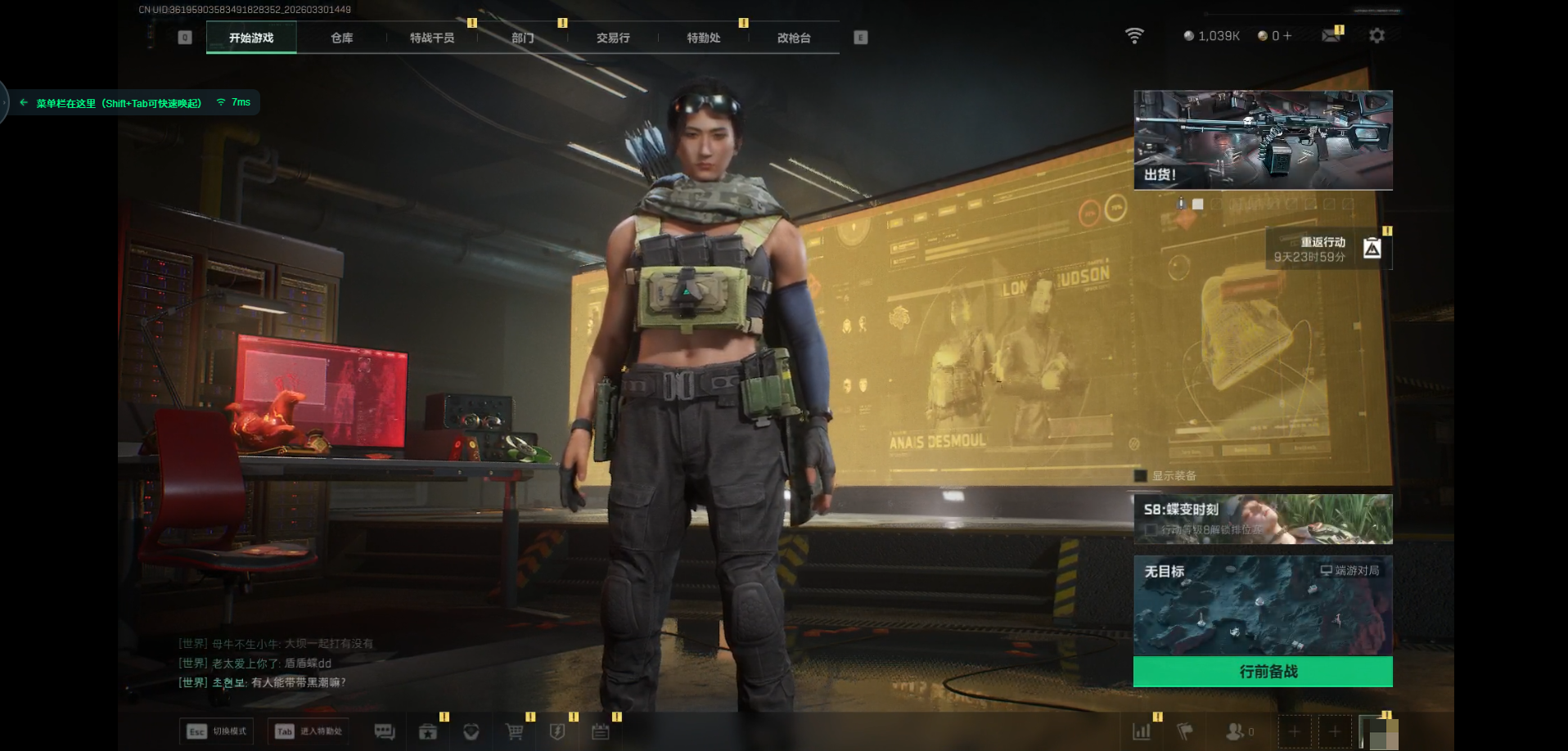Select the 部门 department tab
The width and height of the screenshot is (1568, 751).
pyautogui.click(x=523, y=38)
